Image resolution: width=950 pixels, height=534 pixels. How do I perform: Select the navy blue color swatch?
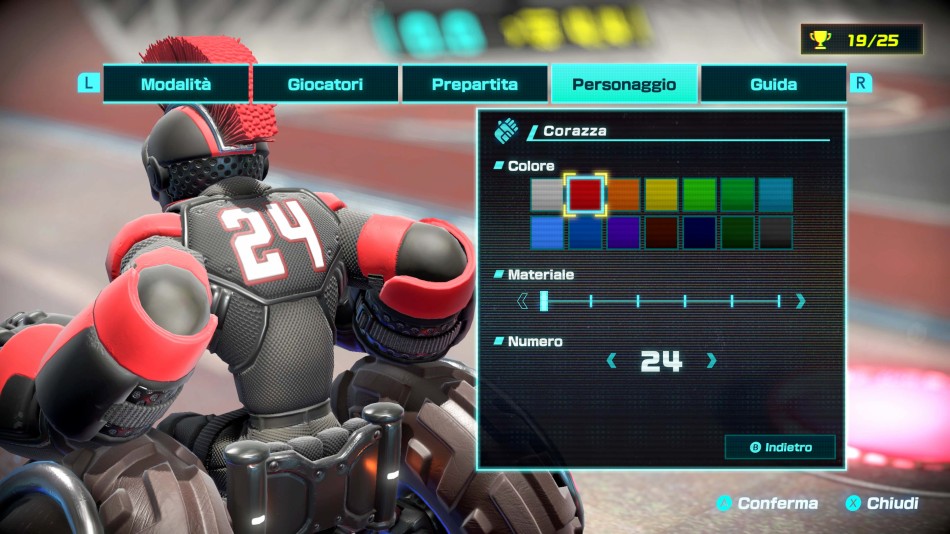pos(699,232)
